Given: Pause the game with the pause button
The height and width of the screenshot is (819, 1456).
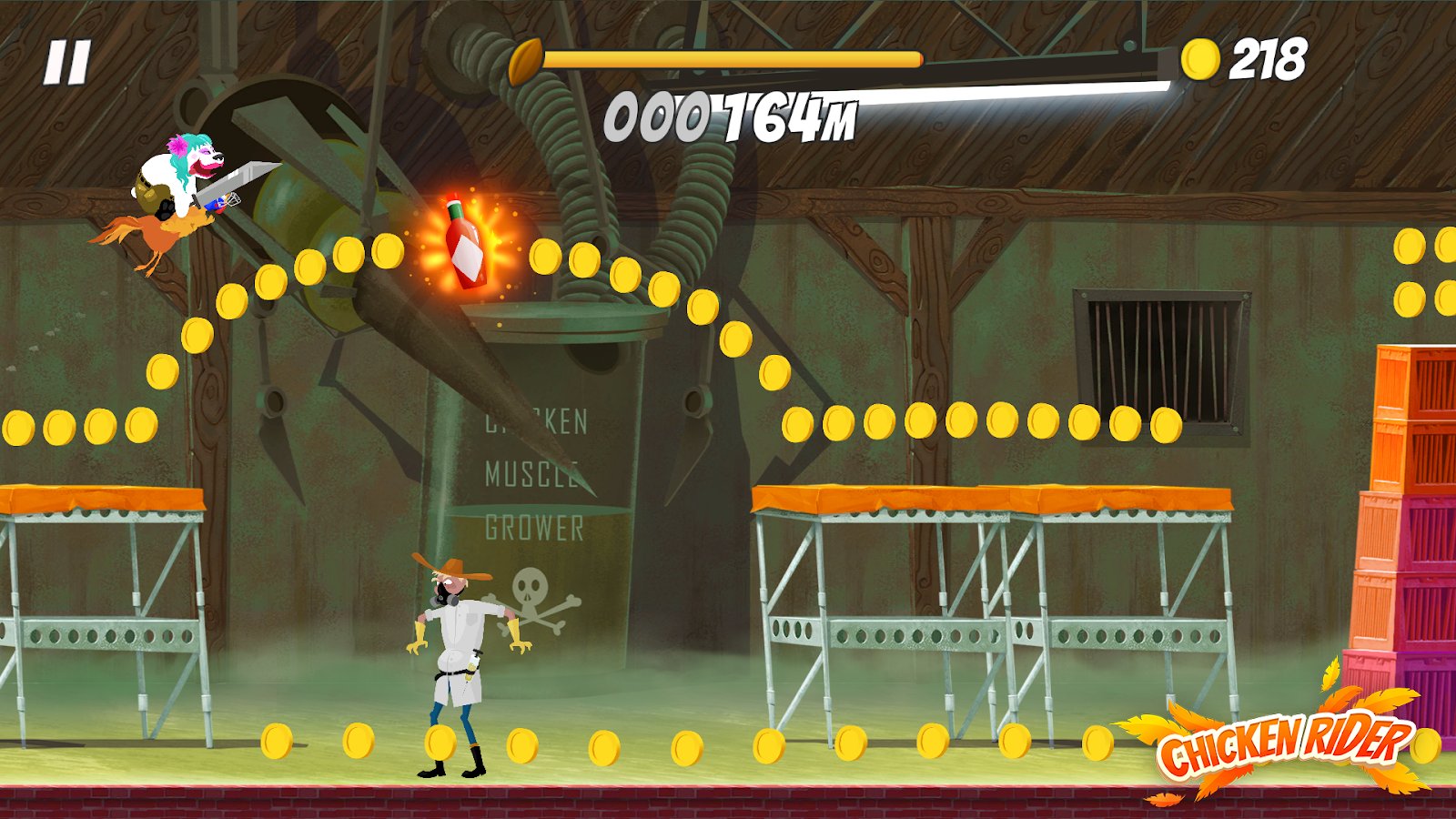Looking at the screenshot, I should [x=67, y=63].
